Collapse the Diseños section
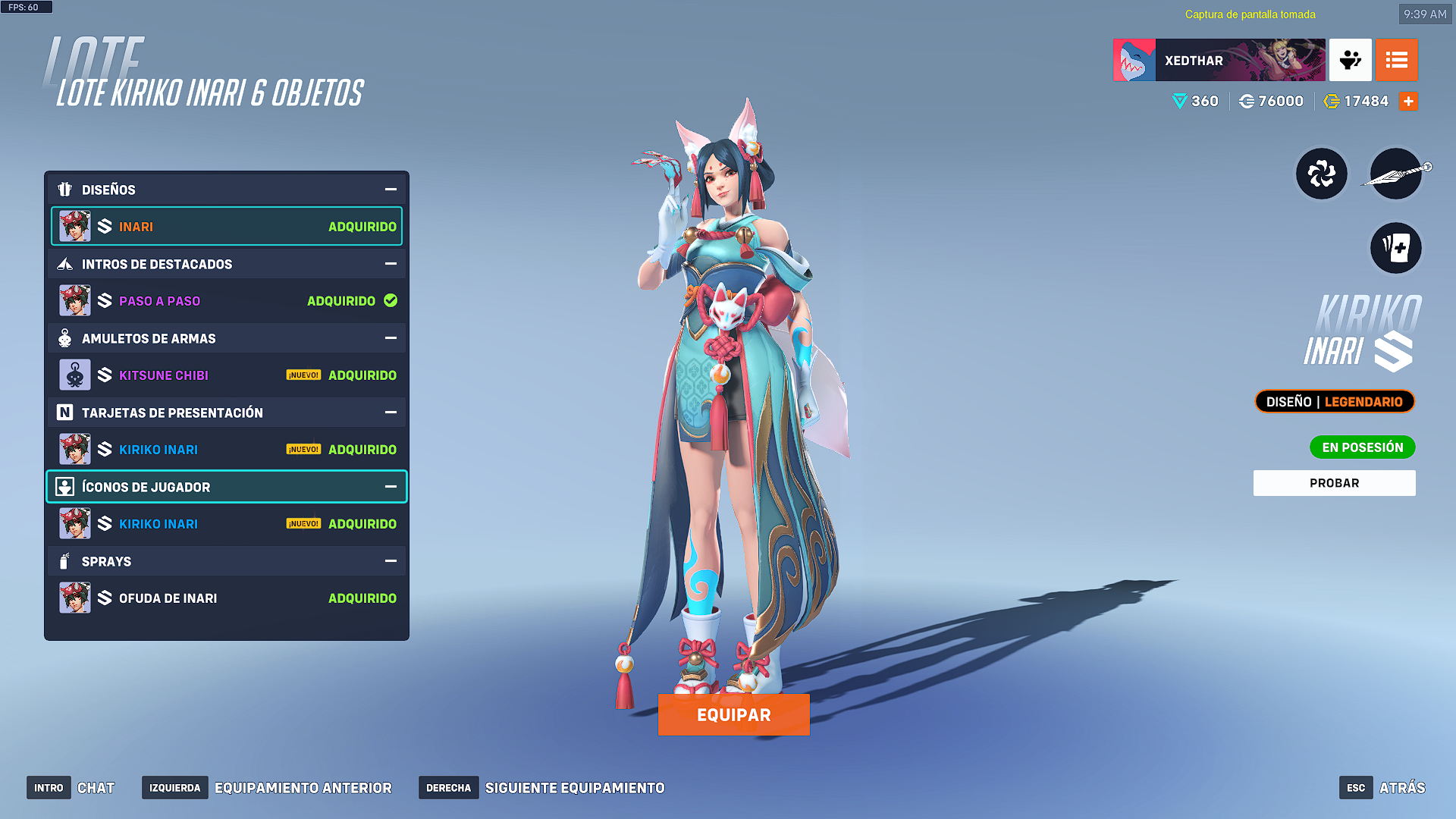The image size is (1456, 819). pos(391,190)
